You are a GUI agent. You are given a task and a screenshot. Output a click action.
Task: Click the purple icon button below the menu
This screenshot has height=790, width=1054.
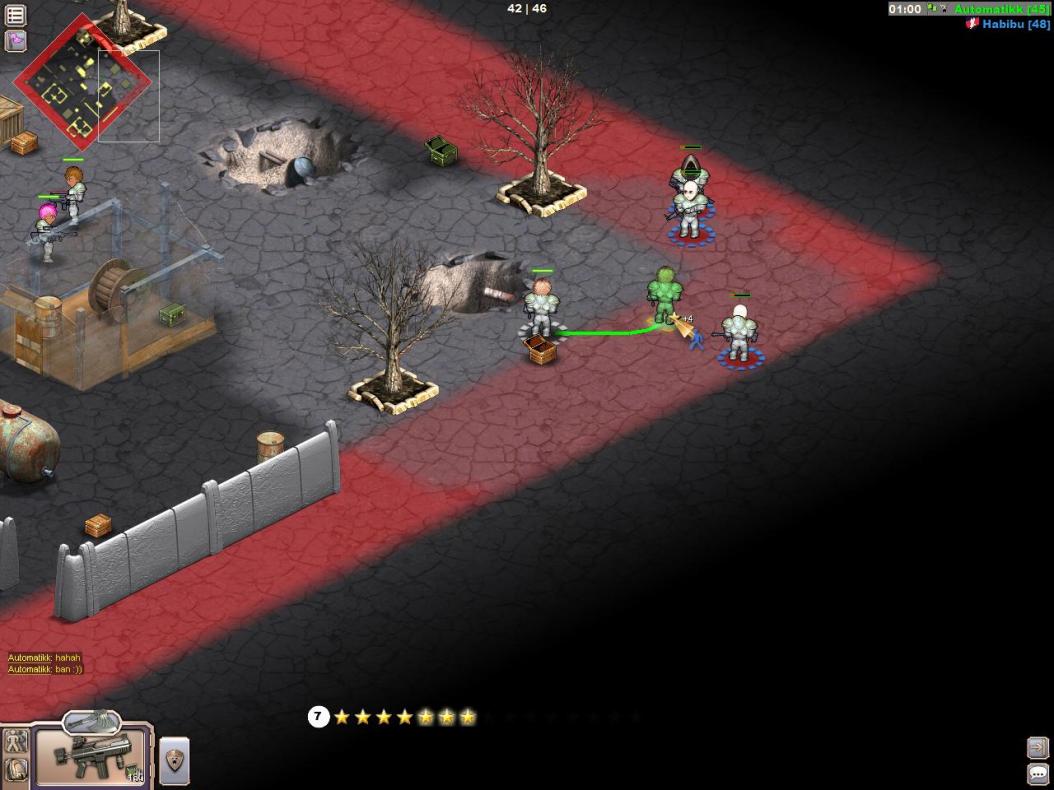click(15, 41)
